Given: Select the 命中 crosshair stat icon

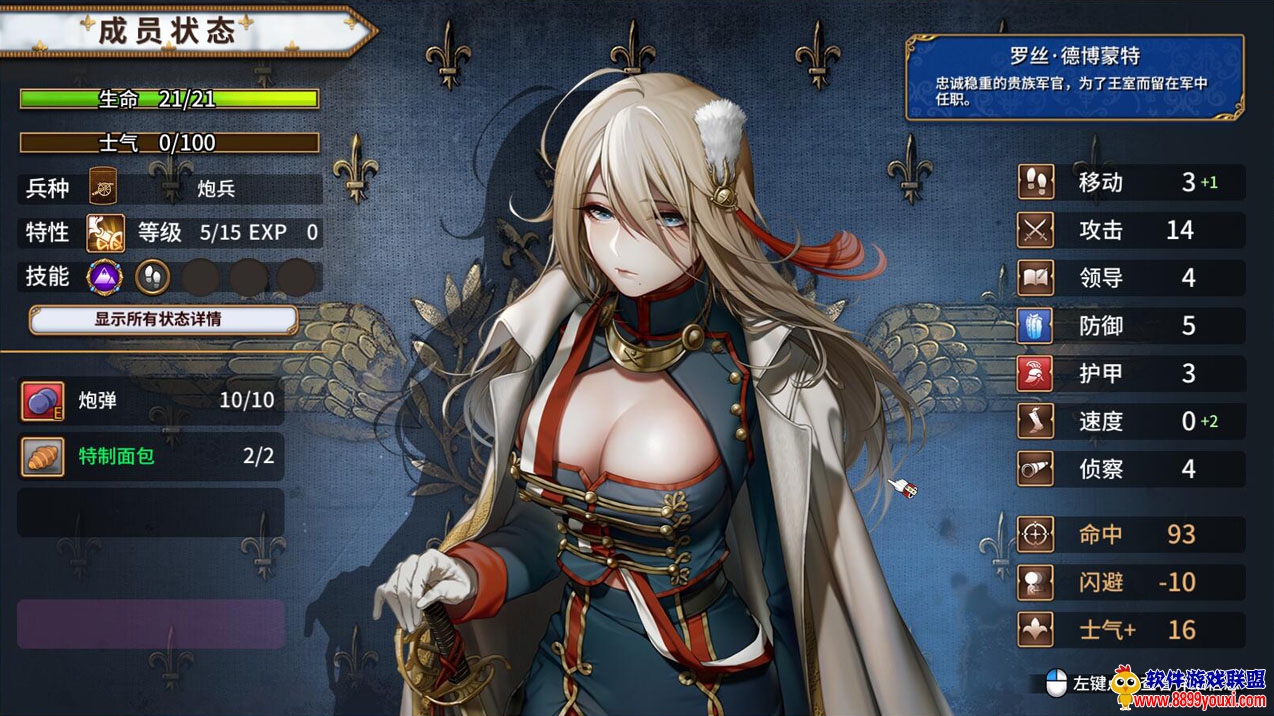Looking at the screenshot, I should (x=1036, y=535).
